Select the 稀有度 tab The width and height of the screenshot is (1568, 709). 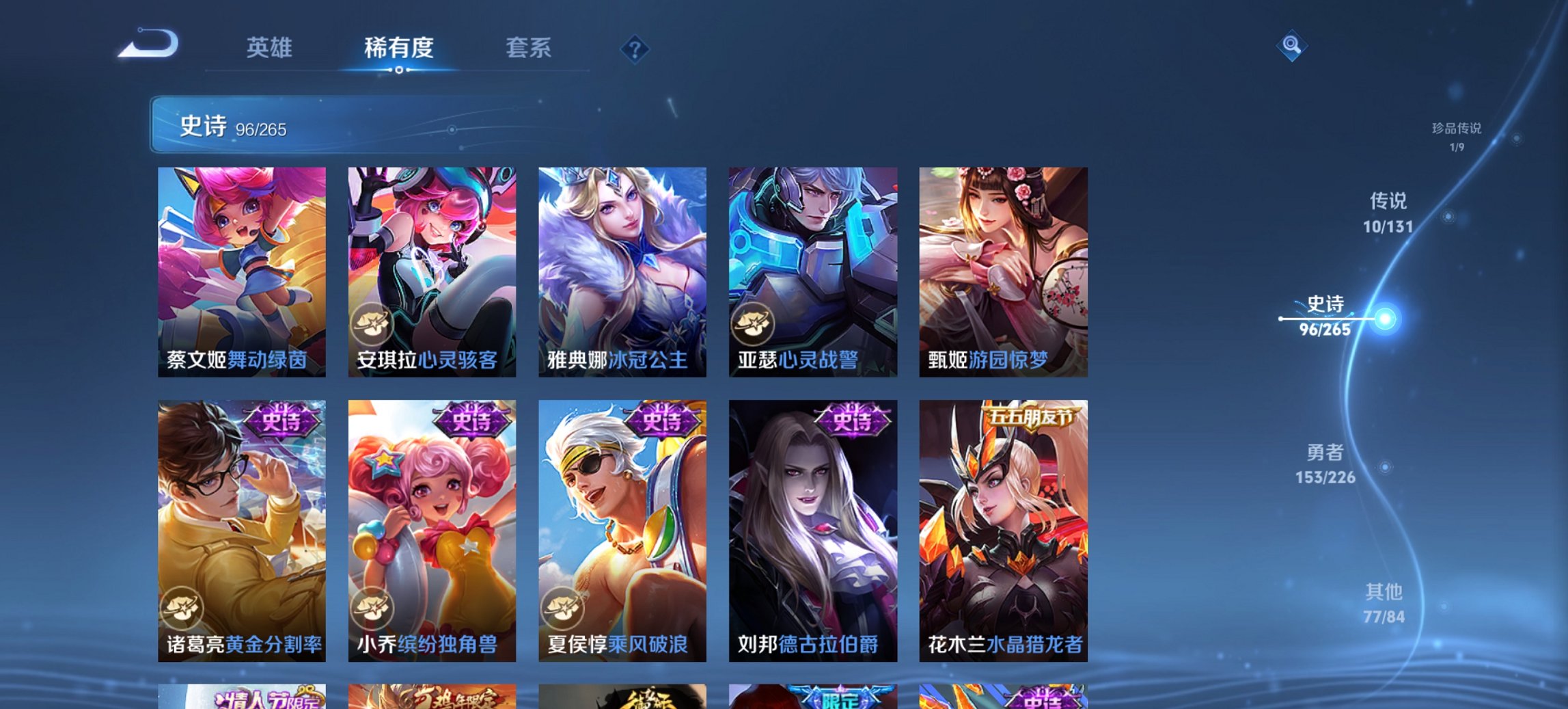[x=398, y=48]
